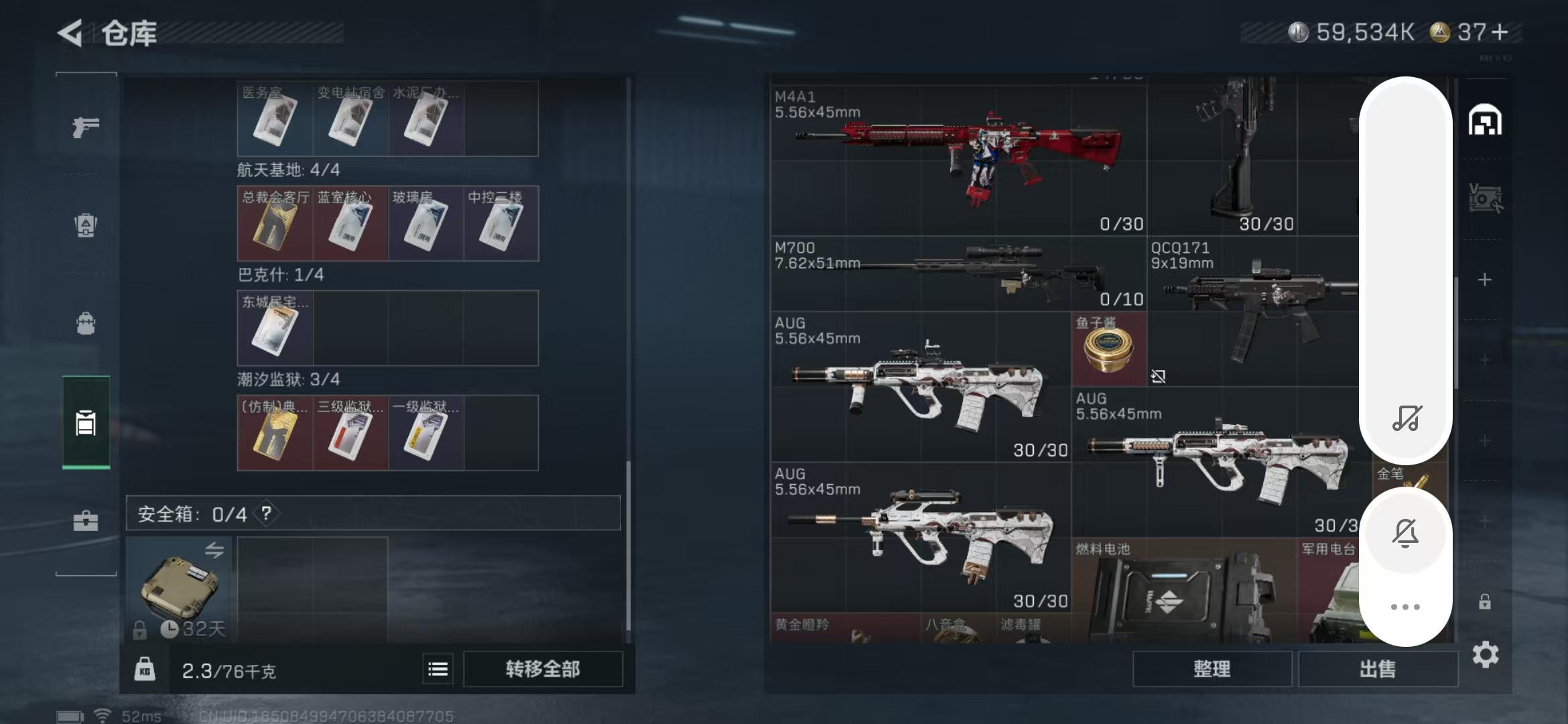This screenshot has width=1568, height=724.
Task: Go back from the 仓库 screen
Action: tap(70, 33)
